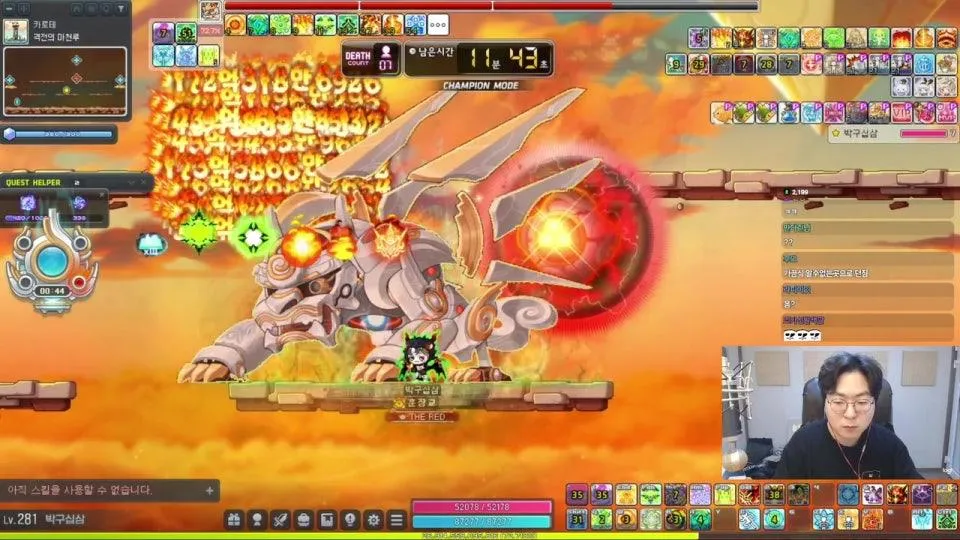This screenshot has width=960, height=540.
Task: Click the streamer webcam overlay
Action: pyautogui.click(x=839, y=412)
